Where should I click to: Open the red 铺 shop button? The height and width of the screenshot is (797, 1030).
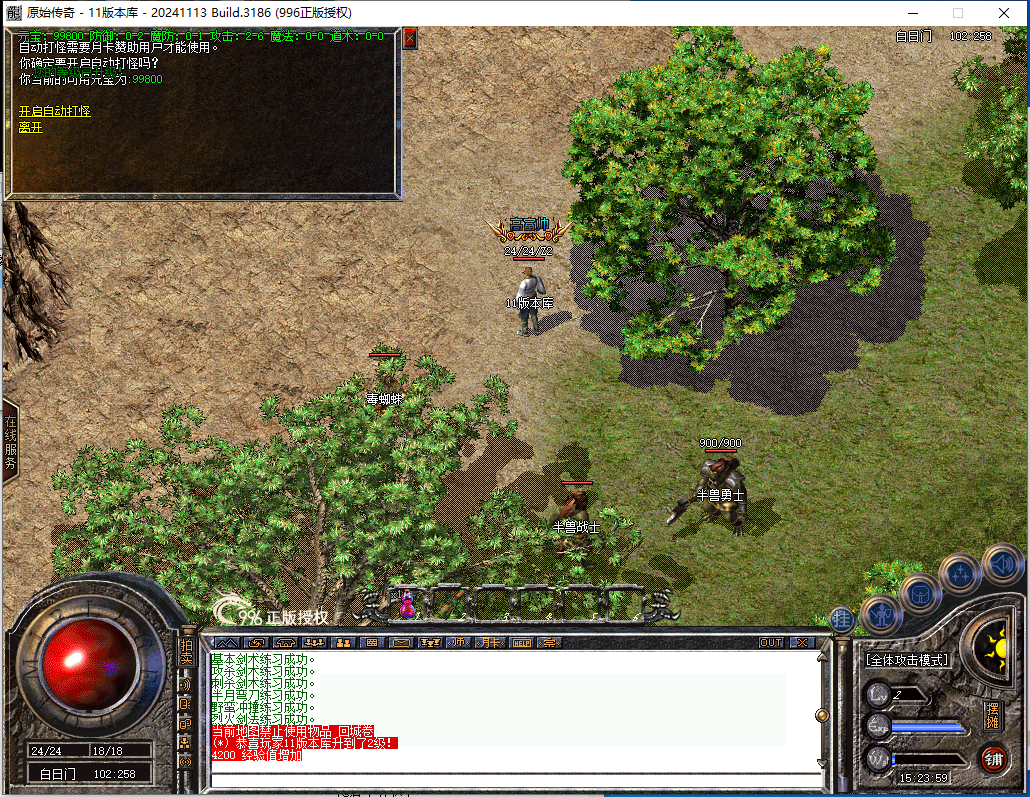(993, 760)
